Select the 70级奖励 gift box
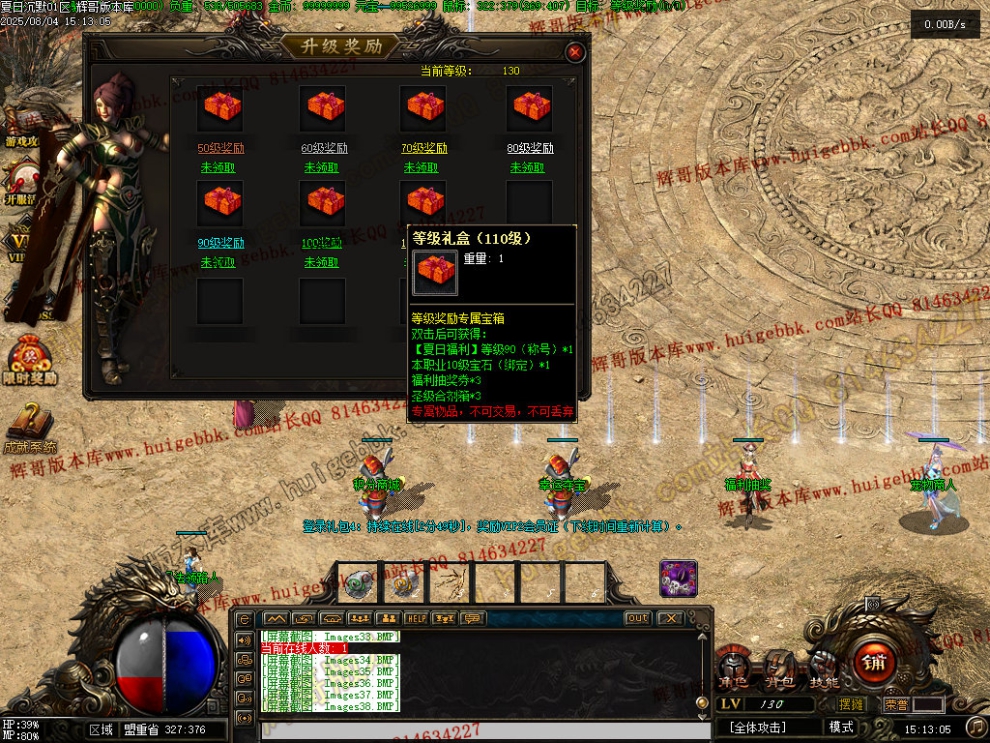This screenshot has height=743, width=990. point(424,108)
